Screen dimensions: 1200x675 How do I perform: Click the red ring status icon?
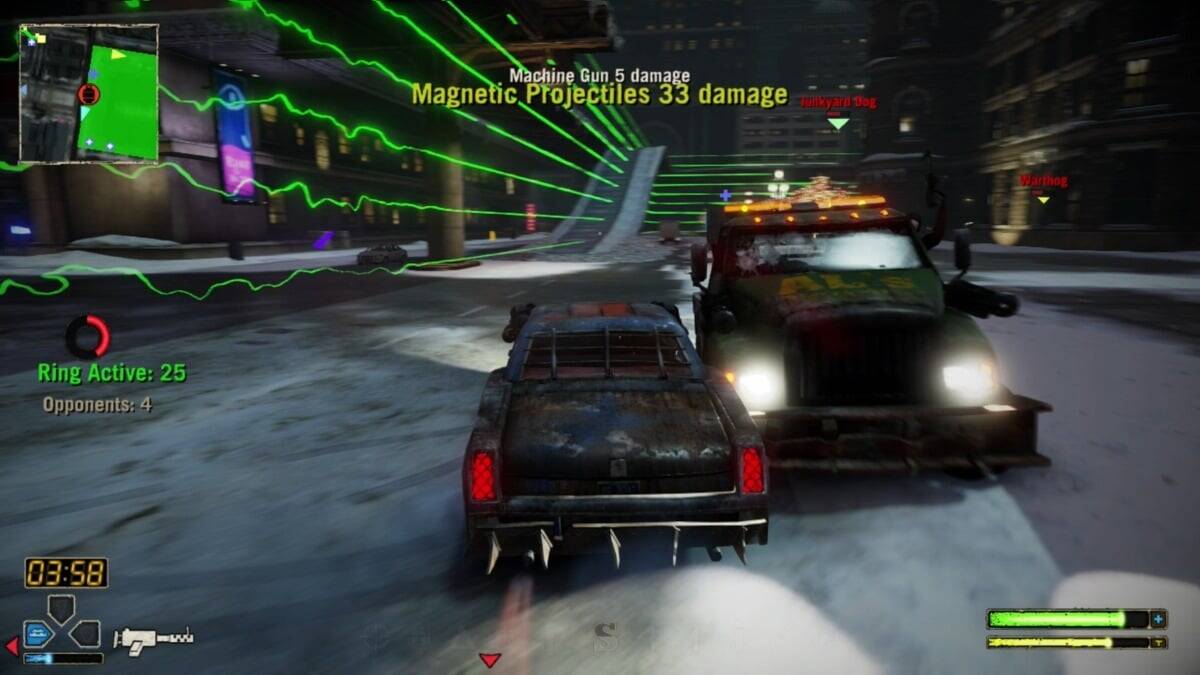pos(88,337)
